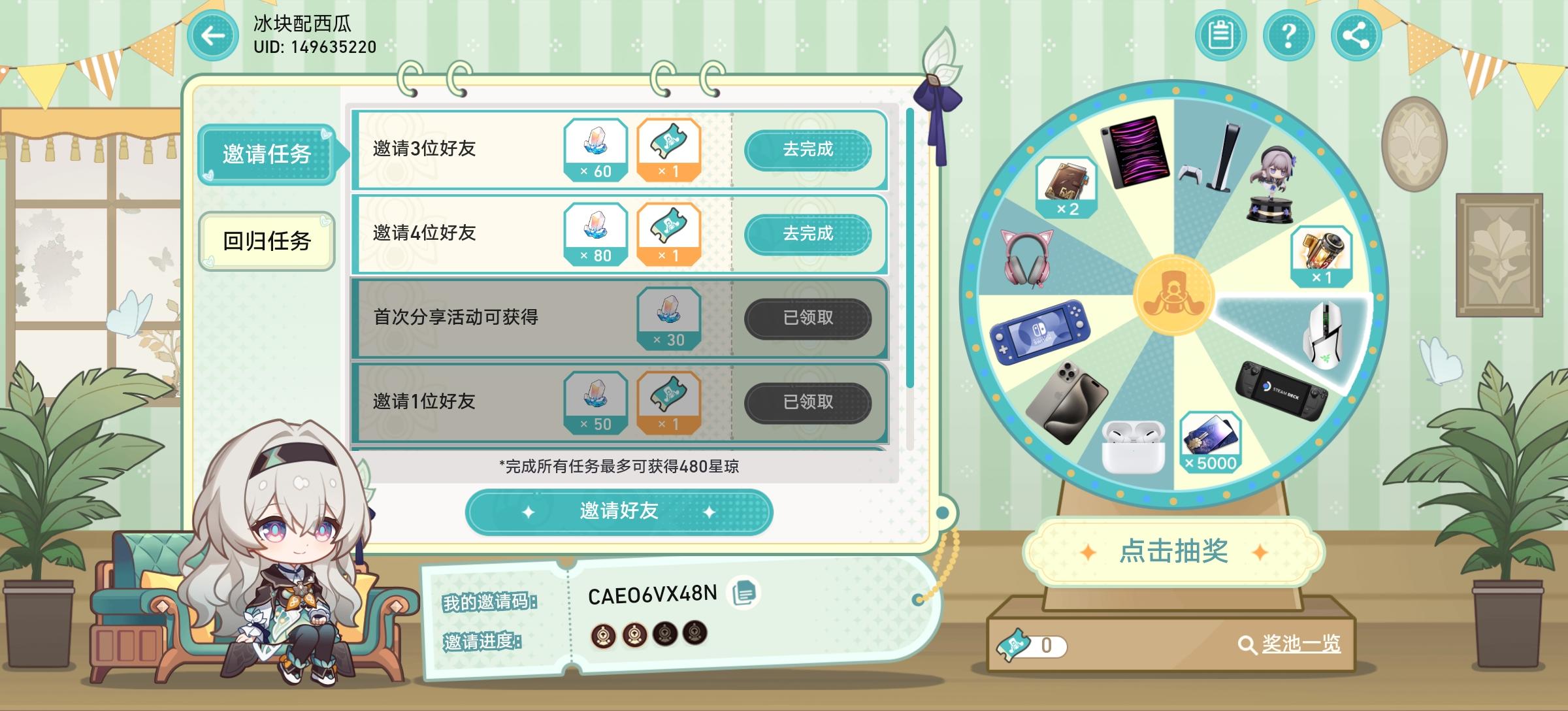Switch to the 回归任务 tab
The width and height of the screenshot is (1568, 711).
coord(268,241)
